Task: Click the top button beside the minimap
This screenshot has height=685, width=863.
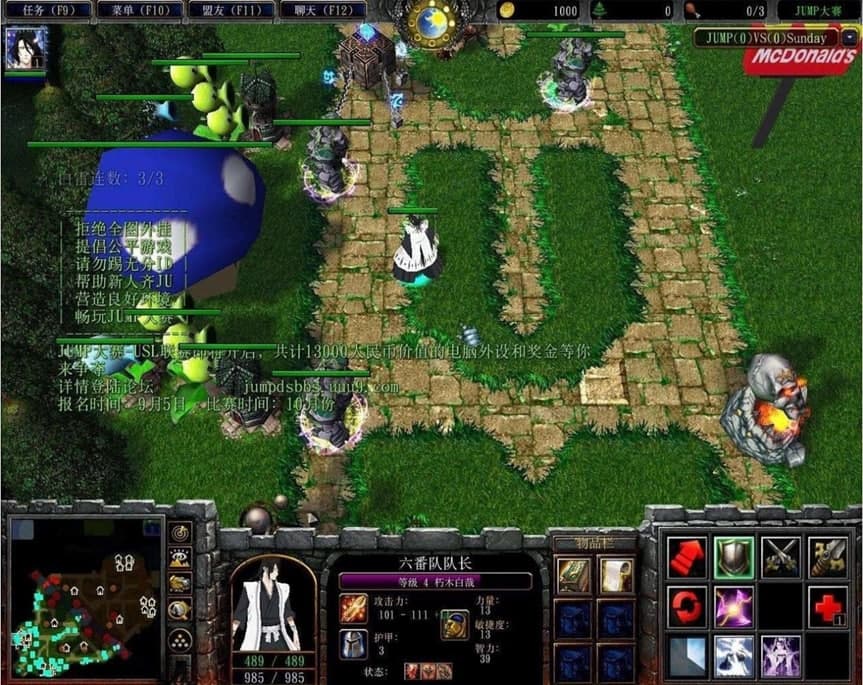Action: click(180, 532)
